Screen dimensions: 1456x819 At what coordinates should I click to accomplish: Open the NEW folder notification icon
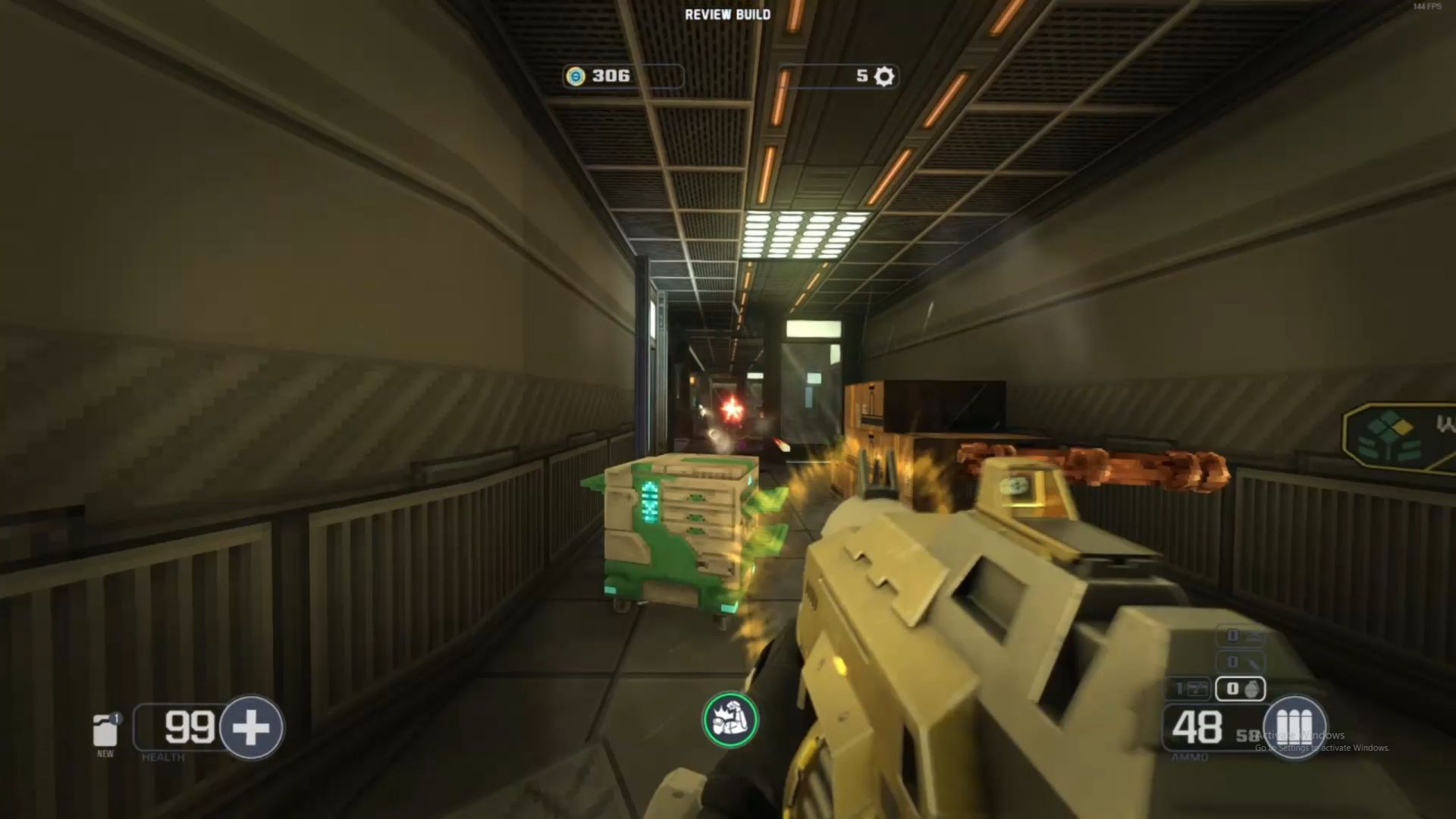[105, 731]
